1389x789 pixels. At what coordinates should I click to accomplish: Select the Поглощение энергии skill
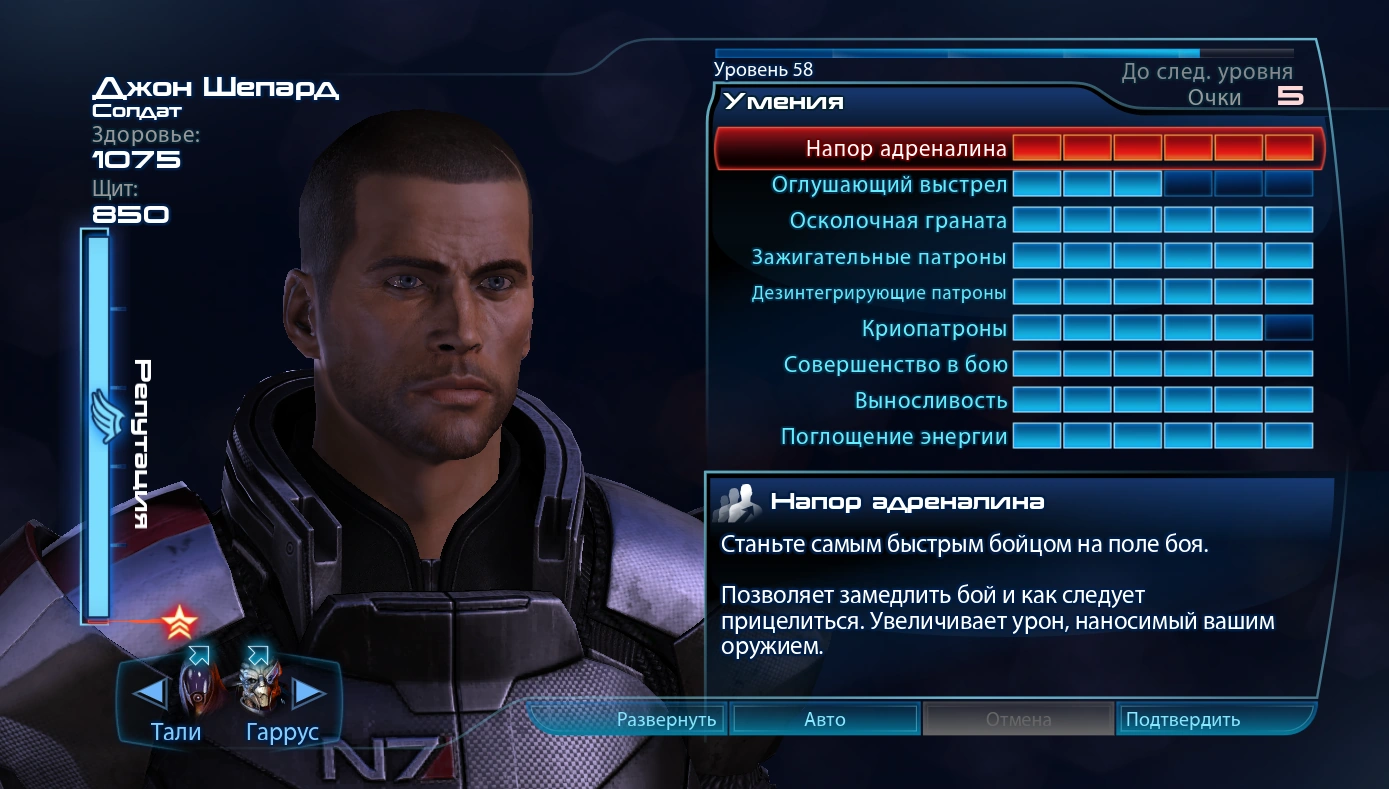click(x=894, y=437)
